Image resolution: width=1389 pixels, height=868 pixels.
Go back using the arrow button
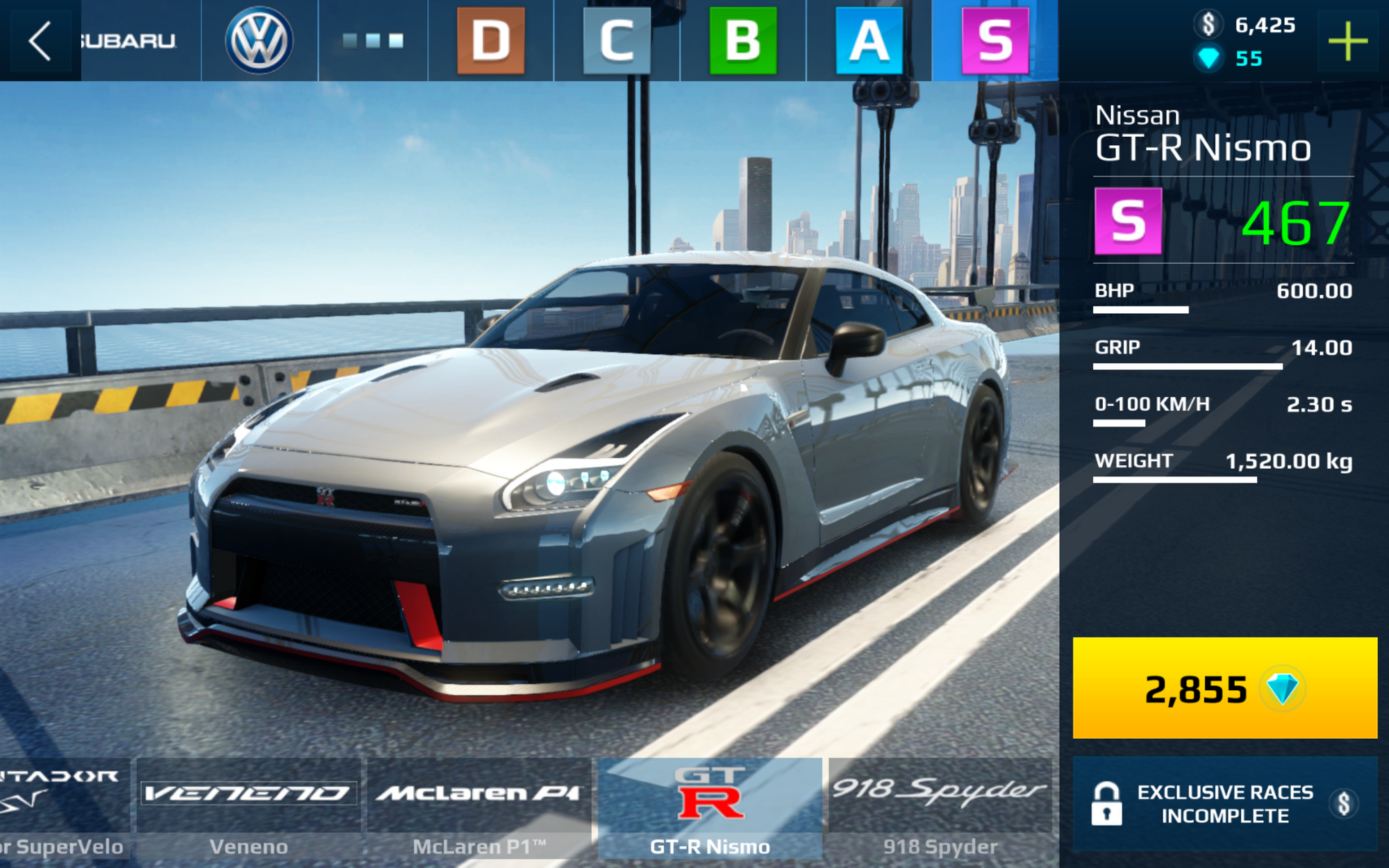[40, 41]
